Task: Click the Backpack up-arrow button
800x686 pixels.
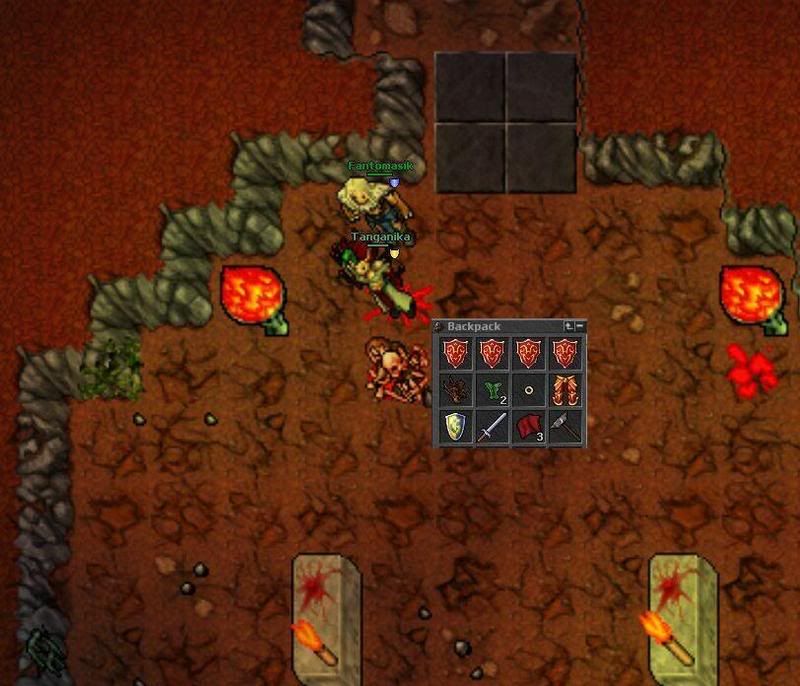Action: (569, 326)
